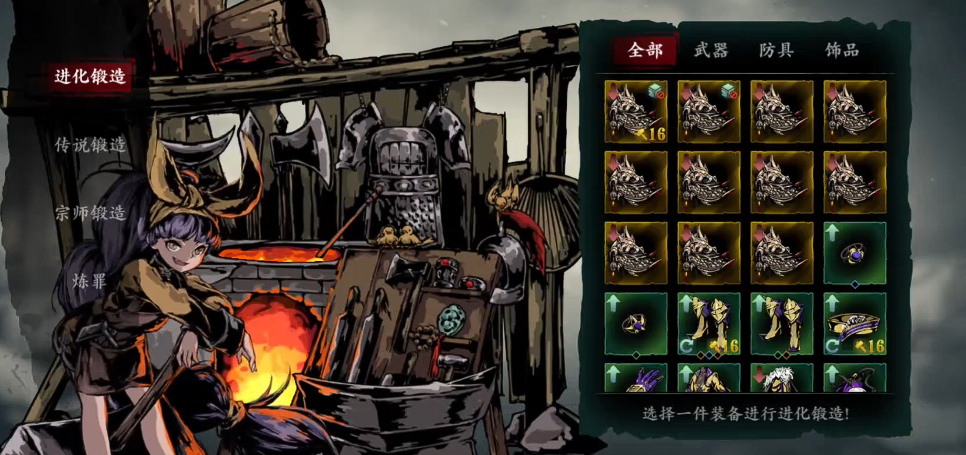Pick the golden boots marked with 16
Screen dimensions: 966x455
[709, 324]
